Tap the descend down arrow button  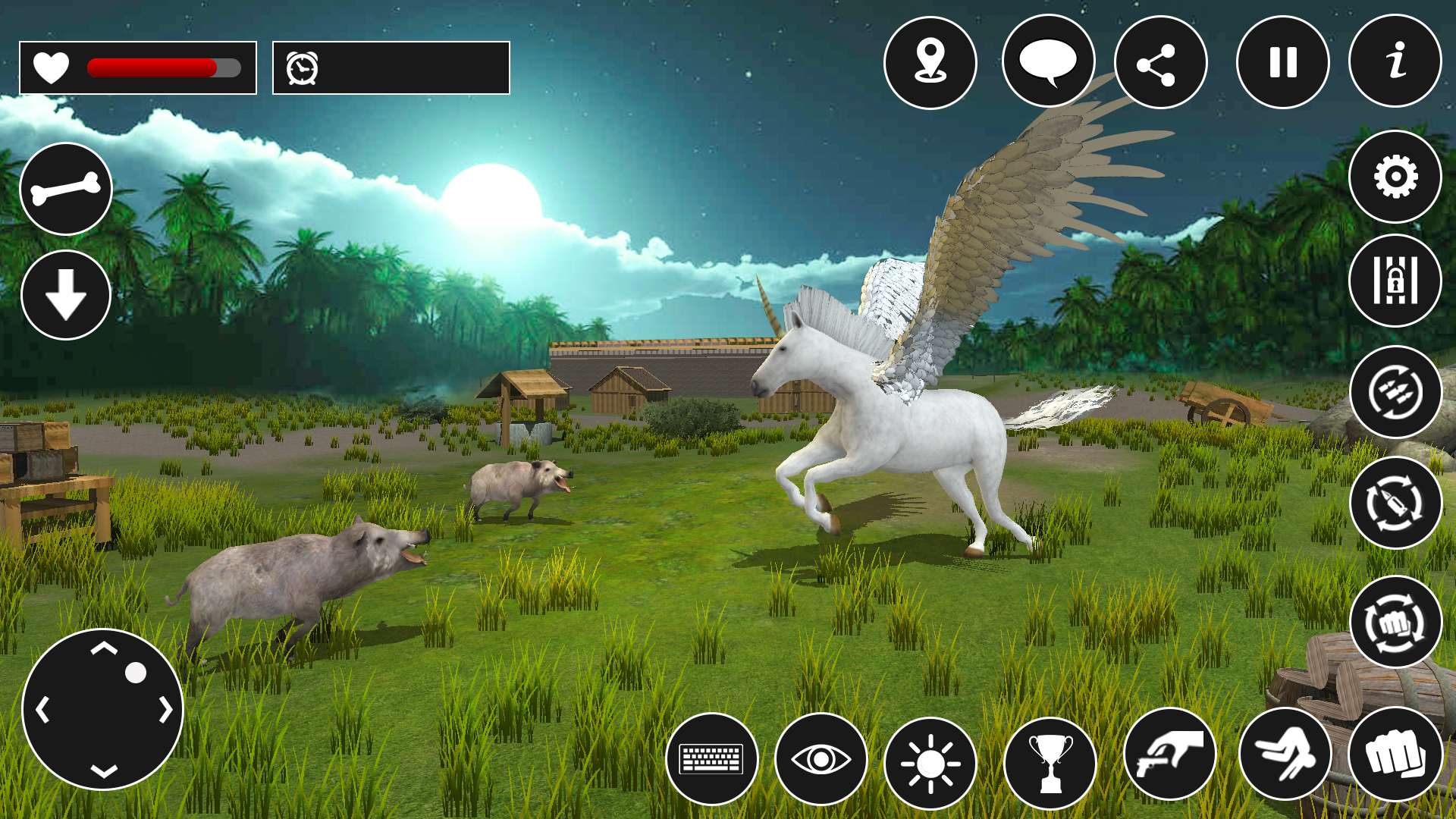click(65, 294)
